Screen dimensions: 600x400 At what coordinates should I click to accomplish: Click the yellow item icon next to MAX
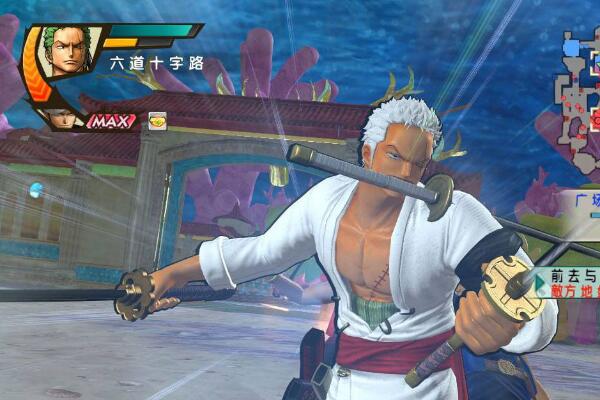(x=157, y=120)
